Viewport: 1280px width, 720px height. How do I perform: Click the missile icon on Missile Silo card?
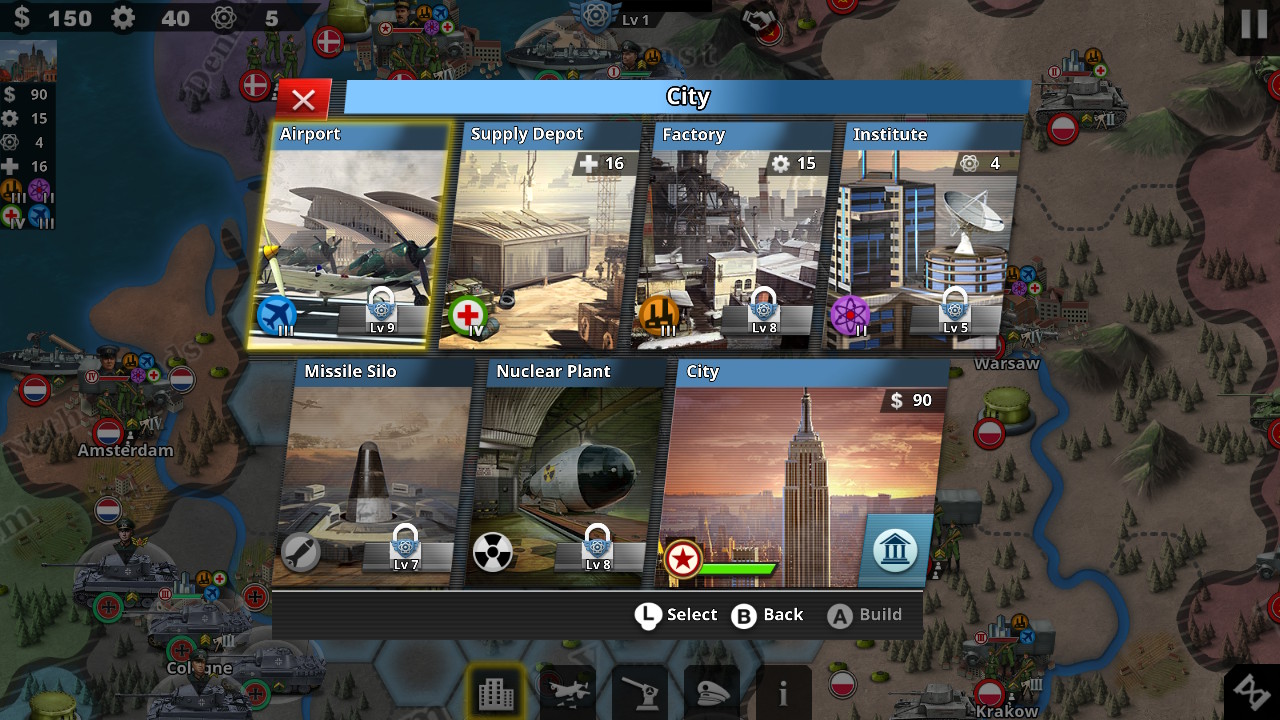point(299,548)
